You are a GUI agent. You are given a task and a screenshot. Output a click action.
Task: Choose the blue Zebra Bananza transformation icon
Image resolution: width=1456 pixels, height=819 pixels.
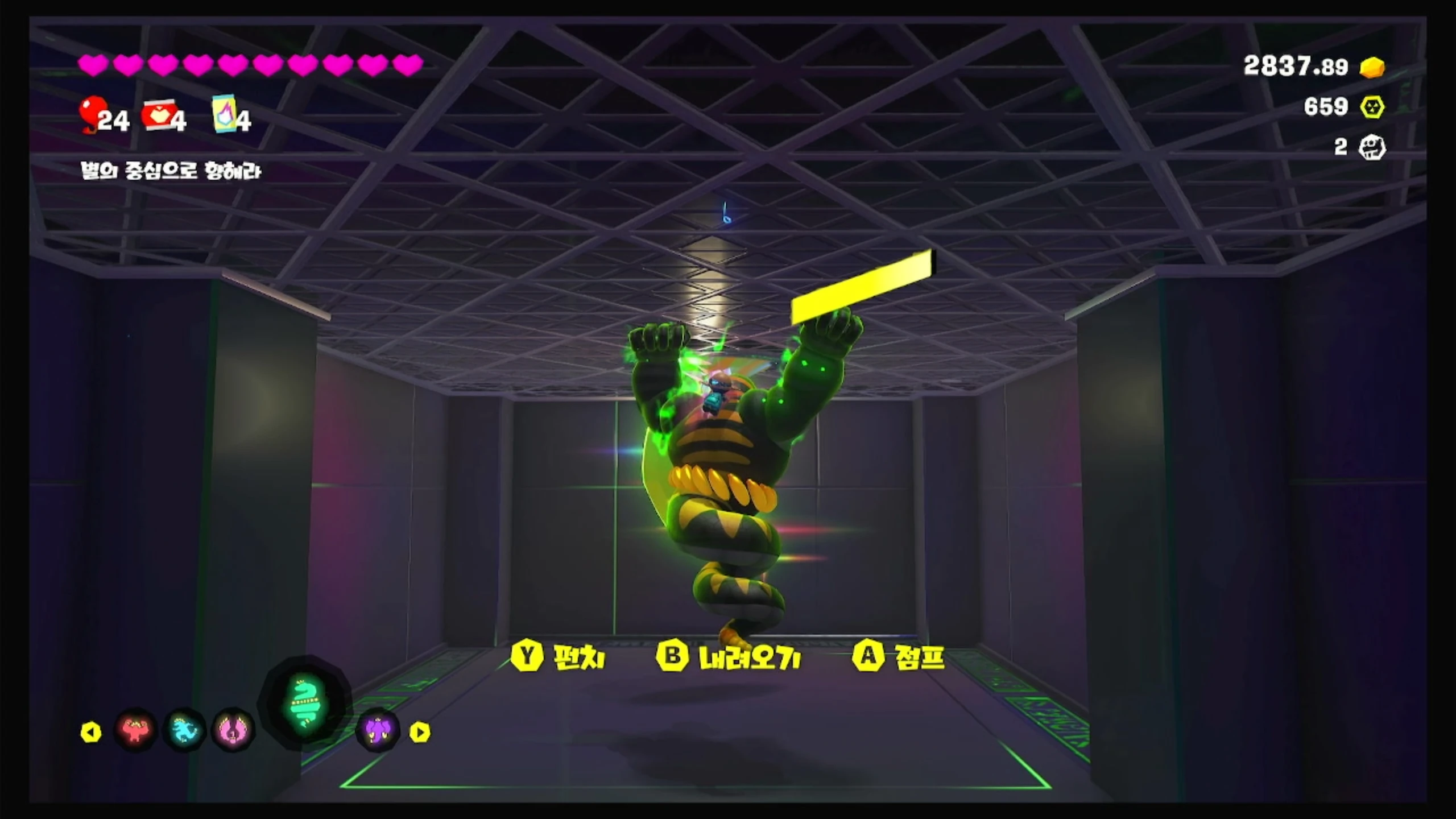(x=184, y=730)
